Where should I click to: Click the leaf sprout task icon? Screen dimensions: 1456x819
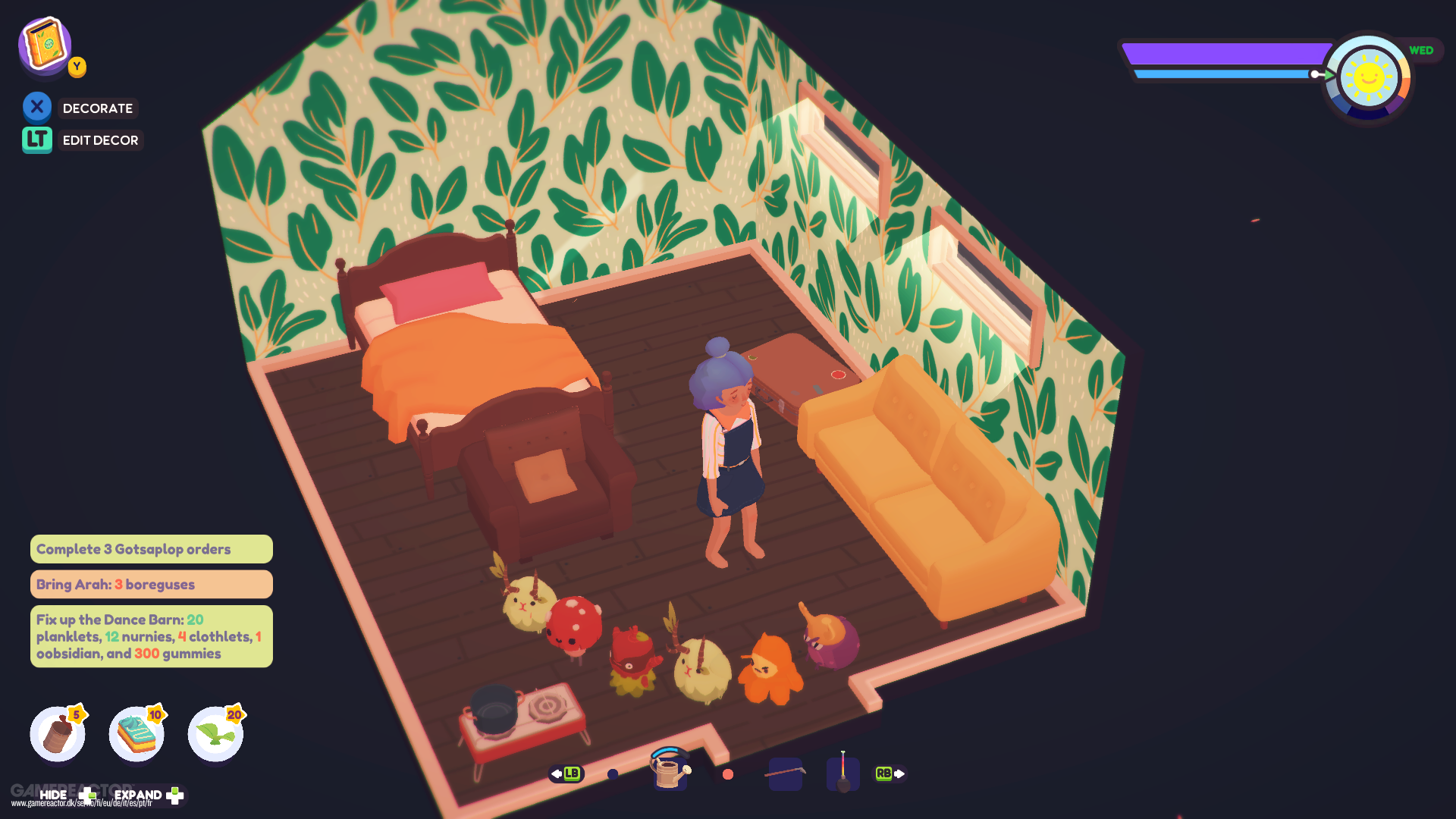(215, 733)
